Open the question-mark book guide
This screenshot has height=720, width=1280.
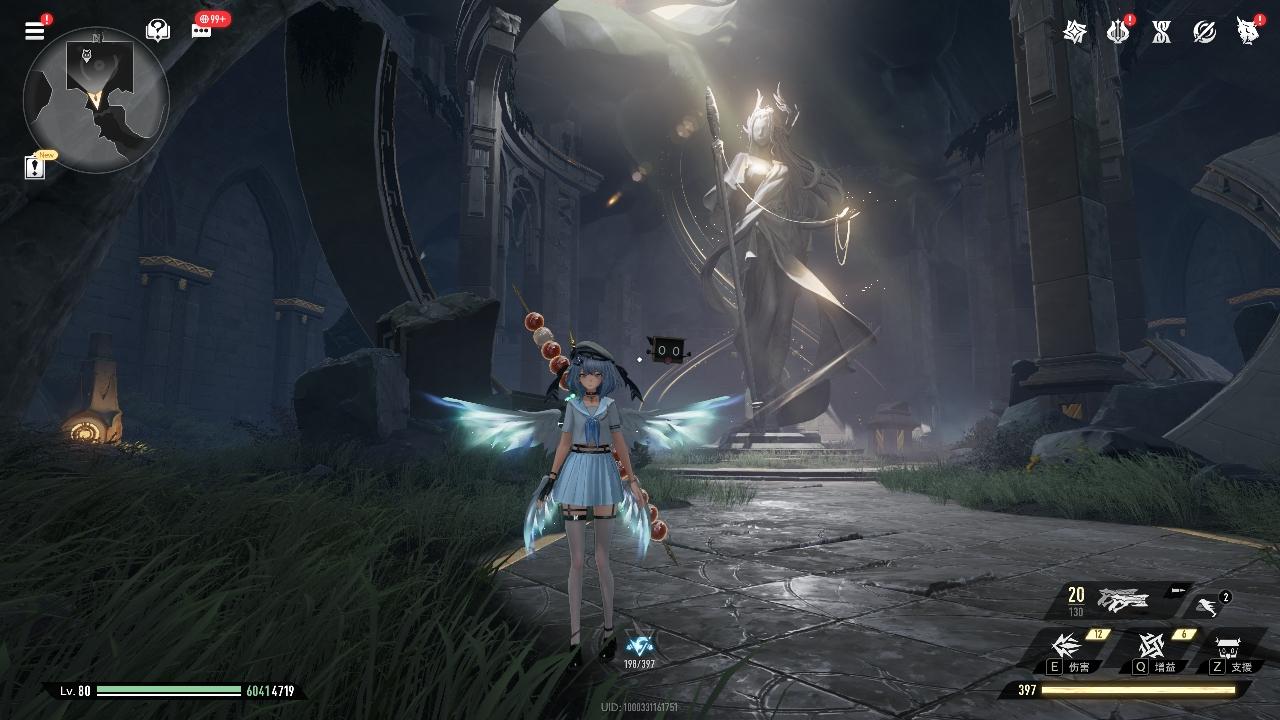point(157,30)
